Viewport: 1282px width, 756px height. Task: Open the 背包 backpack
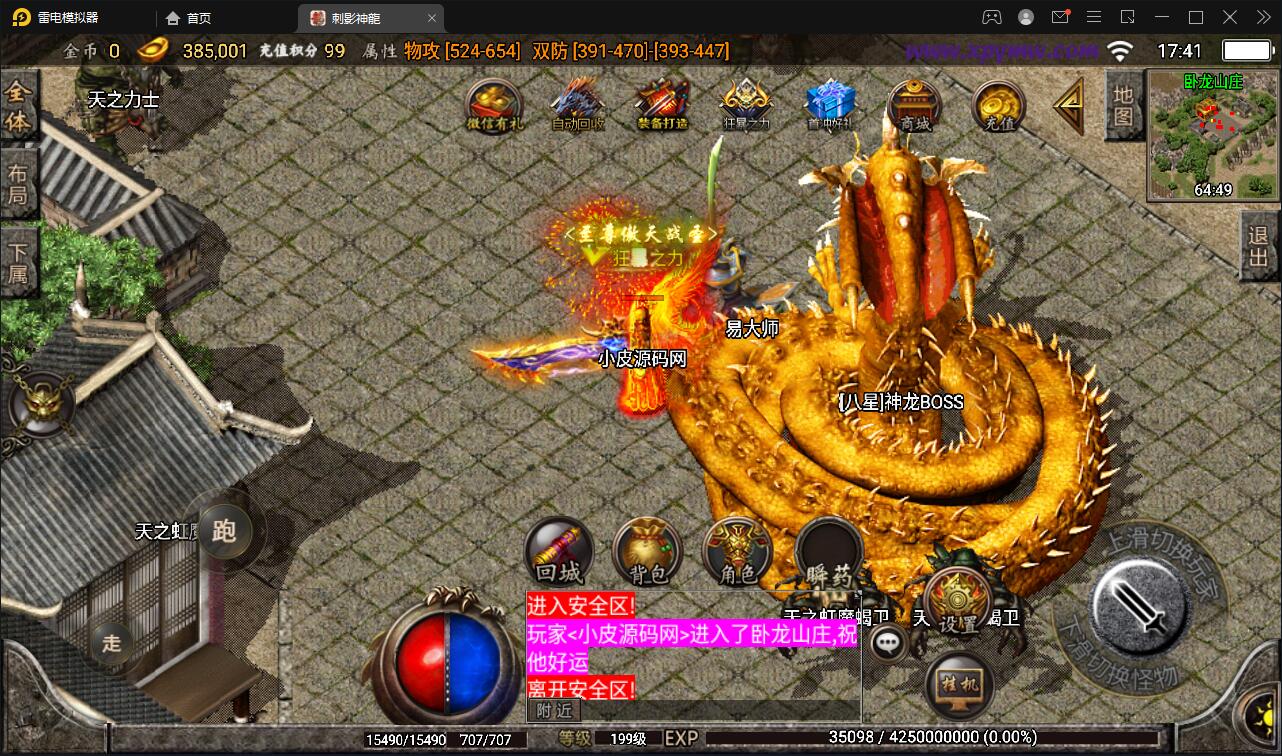pyautogui.click(x=648, y=551)
